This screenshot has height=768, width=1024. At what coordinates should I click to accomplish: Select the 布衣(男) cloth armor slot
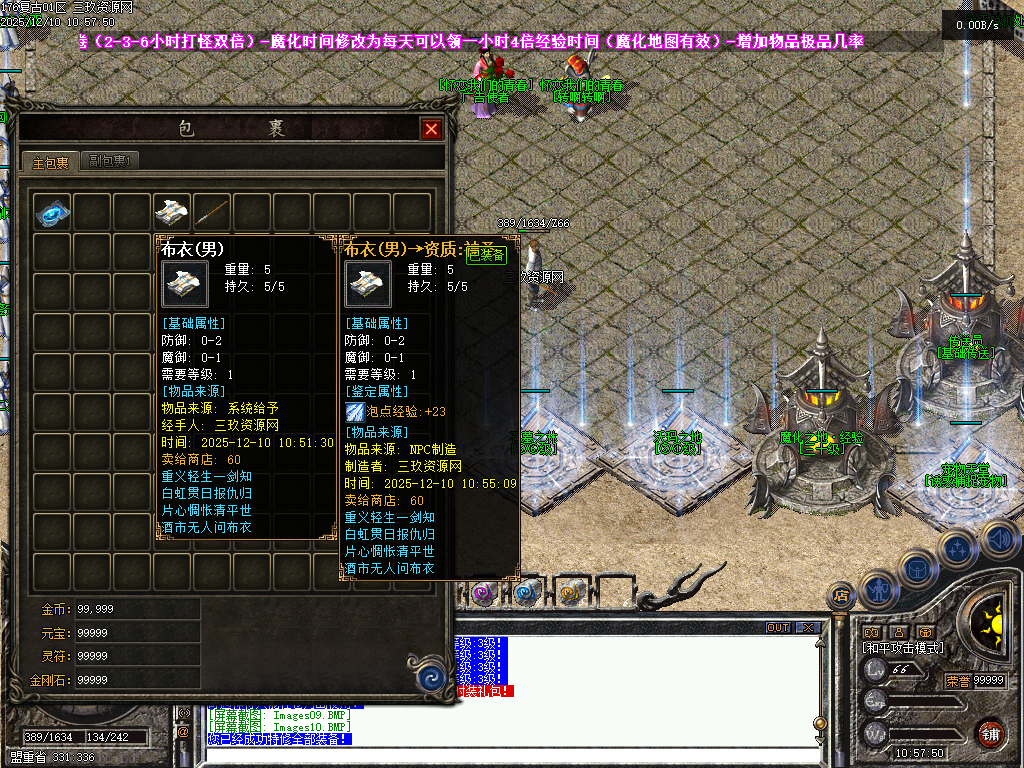(x=172, y=212)
